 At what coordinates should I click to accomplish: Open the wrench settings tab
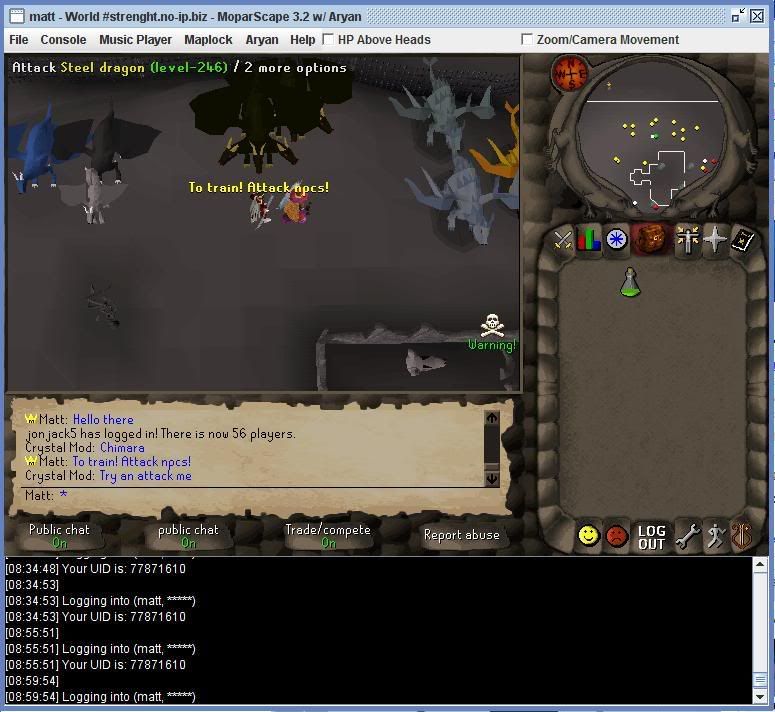click(x=687, y=537)
